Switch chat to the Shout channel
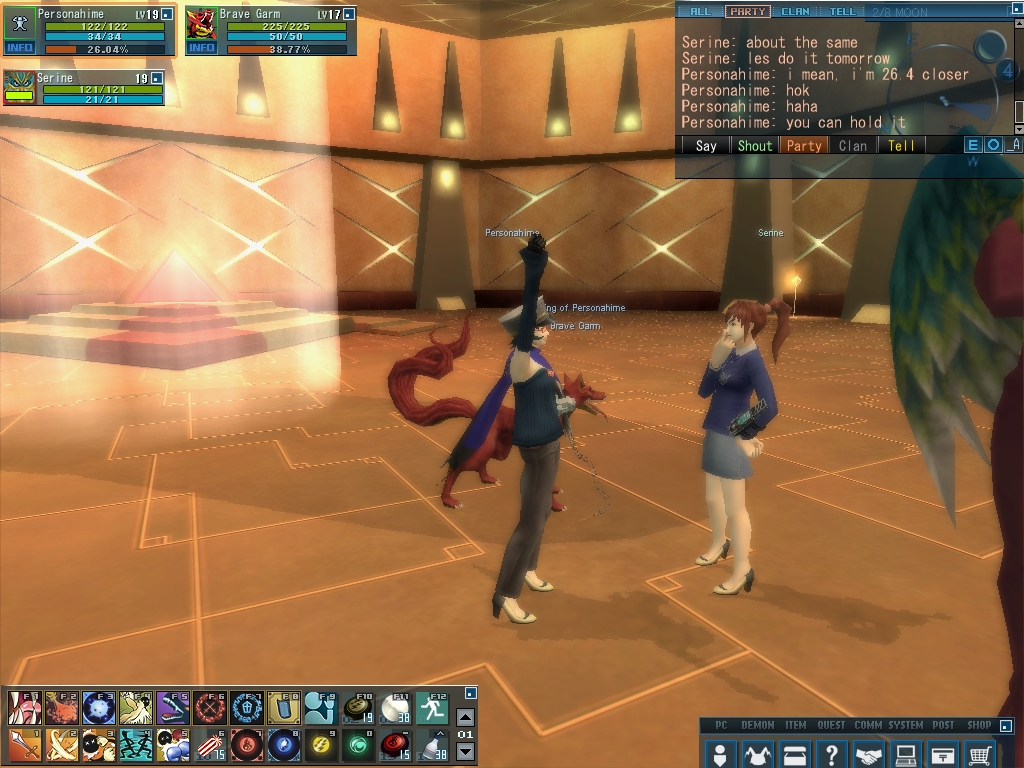This screenshot has width=1024, height=768. (x=755, y=145)
